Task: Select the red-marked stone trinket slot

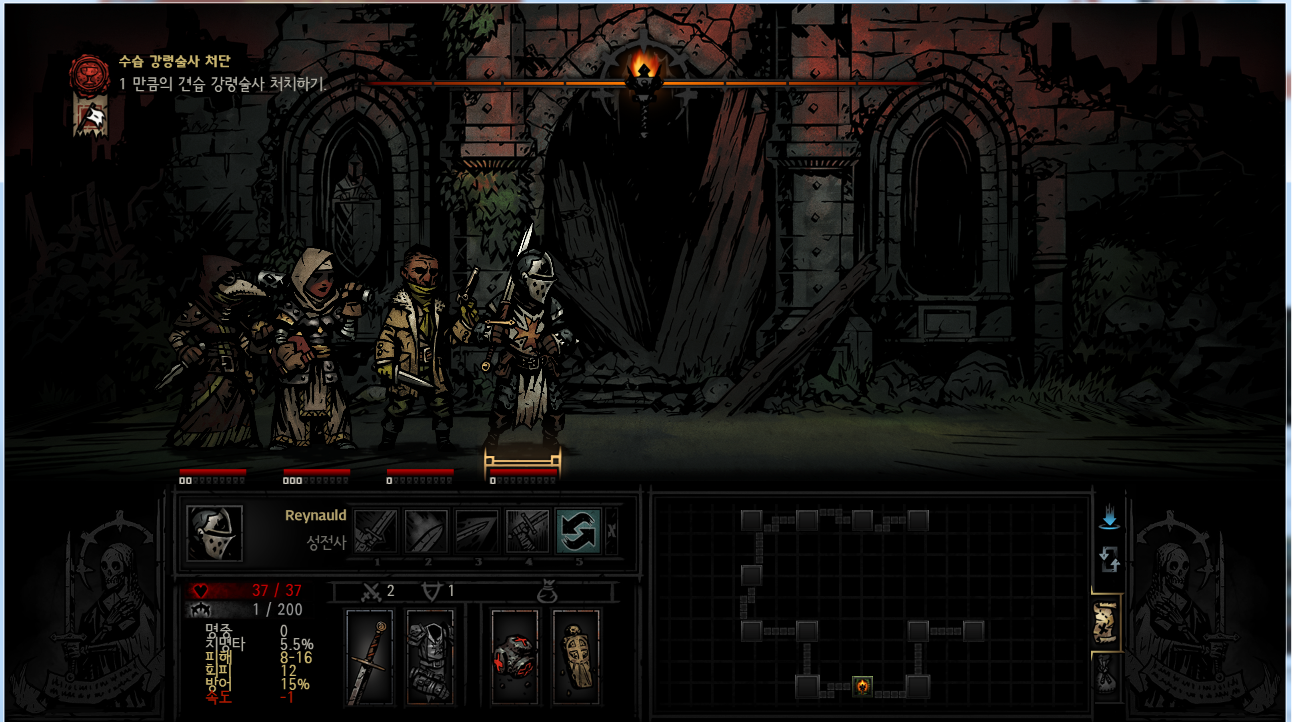Action: tap(515, 657)
